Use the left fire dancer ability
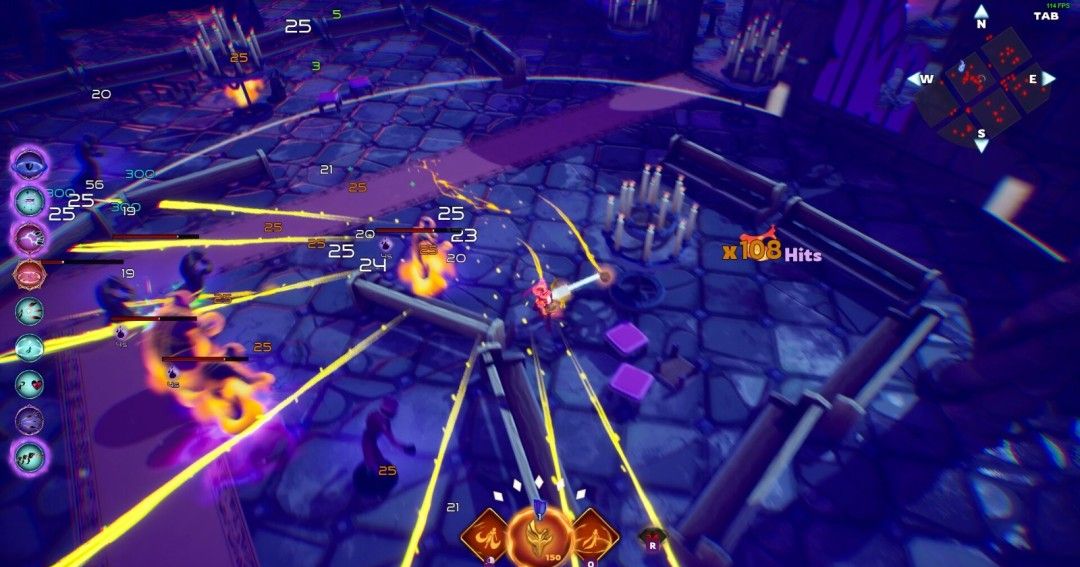The height and width of the screenshot is (567, 1080). 486,535
